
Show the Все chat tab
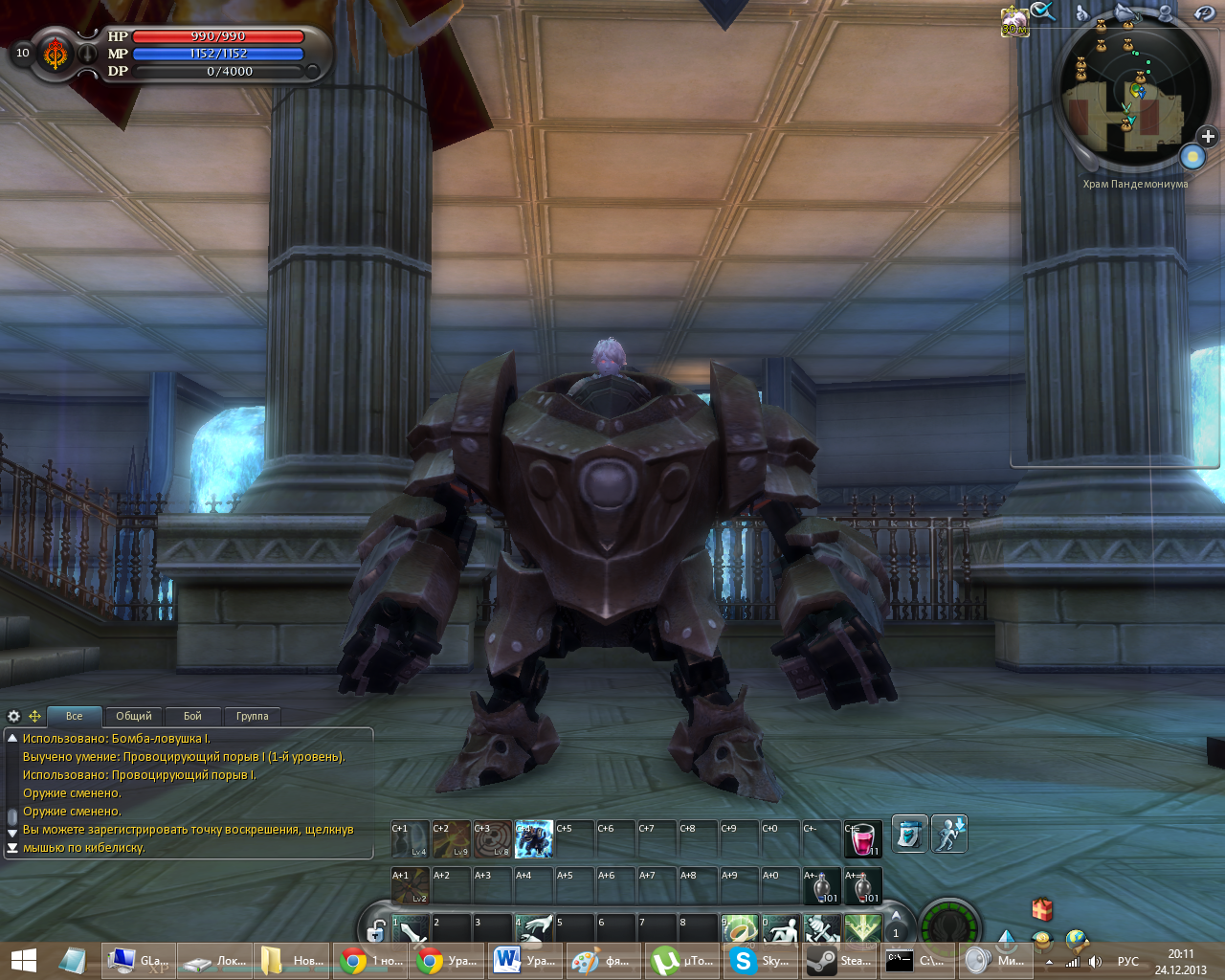tap(75, 716)
